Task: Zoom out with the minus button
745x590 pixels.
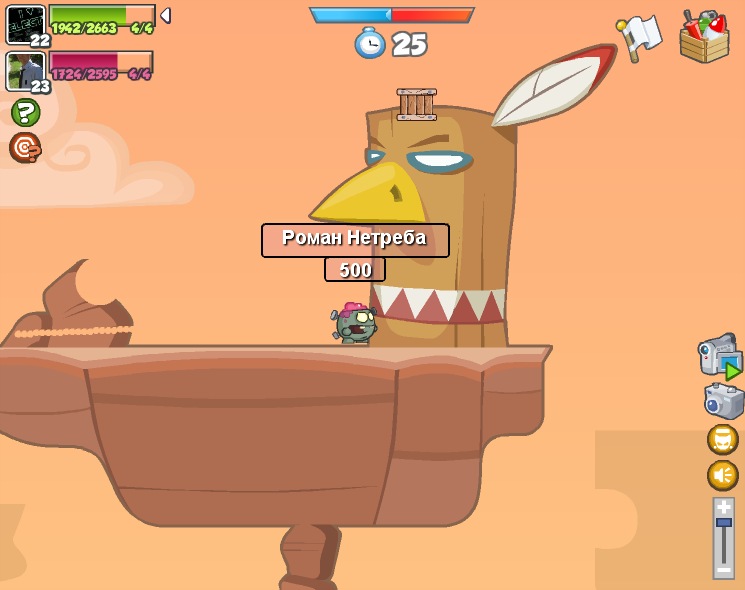Action: tap(723, 570)
